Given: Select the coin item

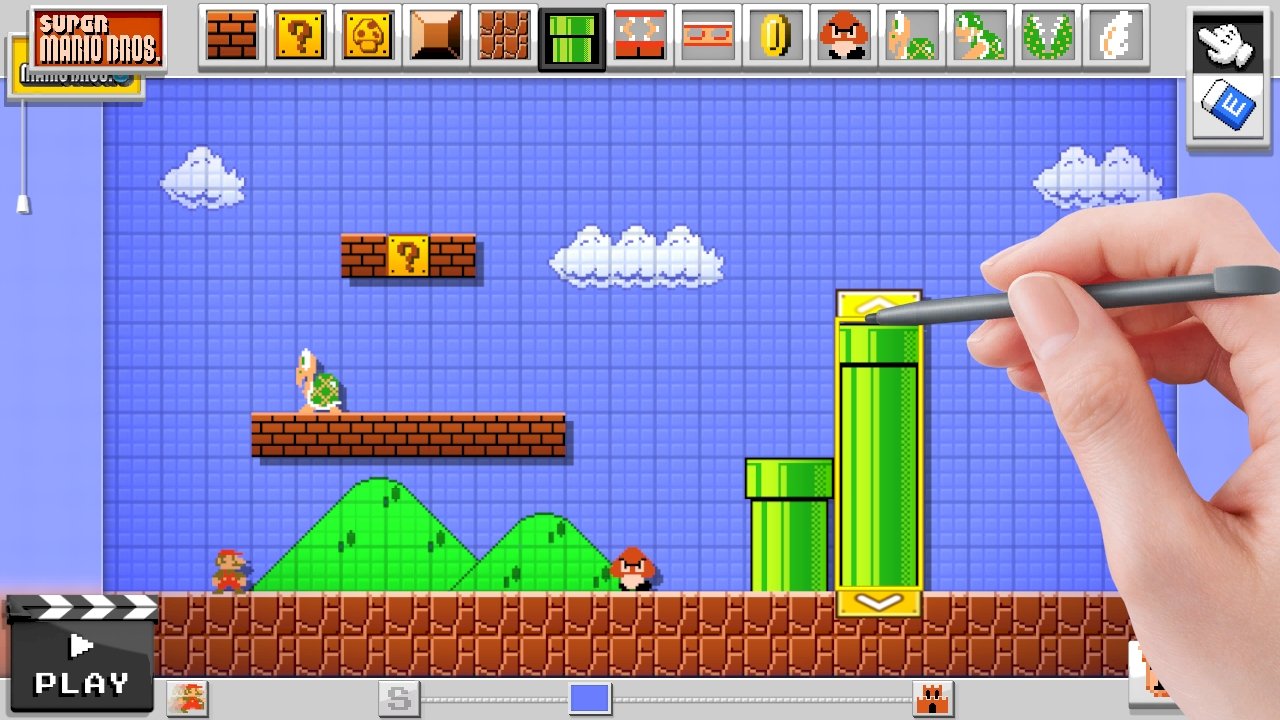Looking at the screenshot, I should (x=775, y=35).
